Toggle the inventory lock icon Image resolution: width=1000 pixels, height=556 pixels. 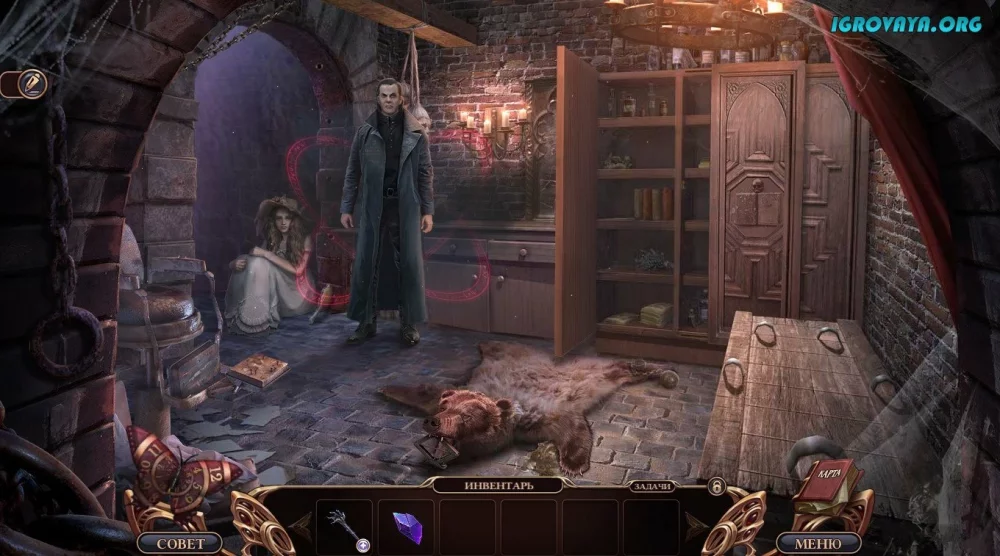point(716,486)
